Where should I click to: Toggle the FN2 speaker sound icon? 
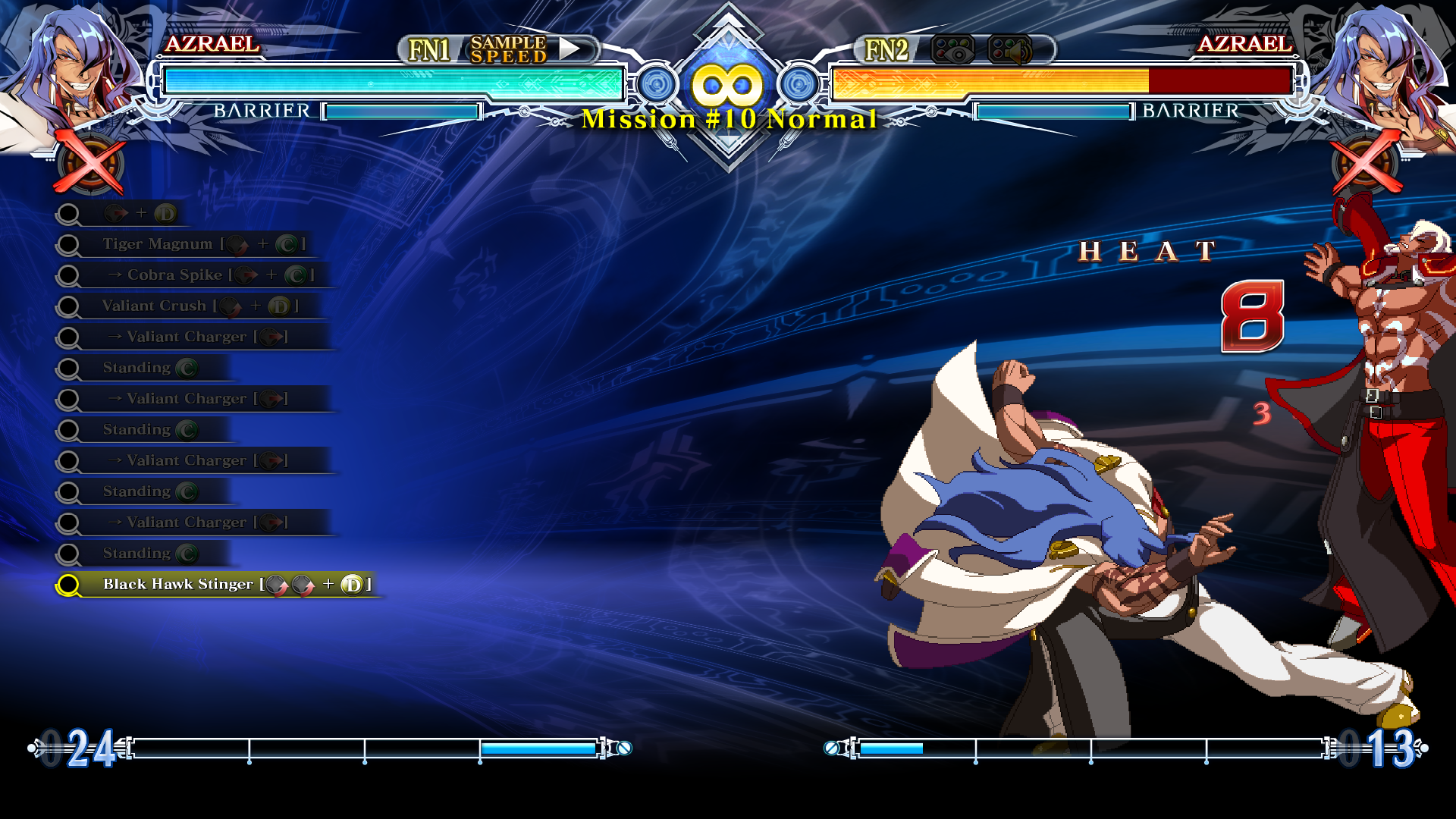(x=1009, y=50)
